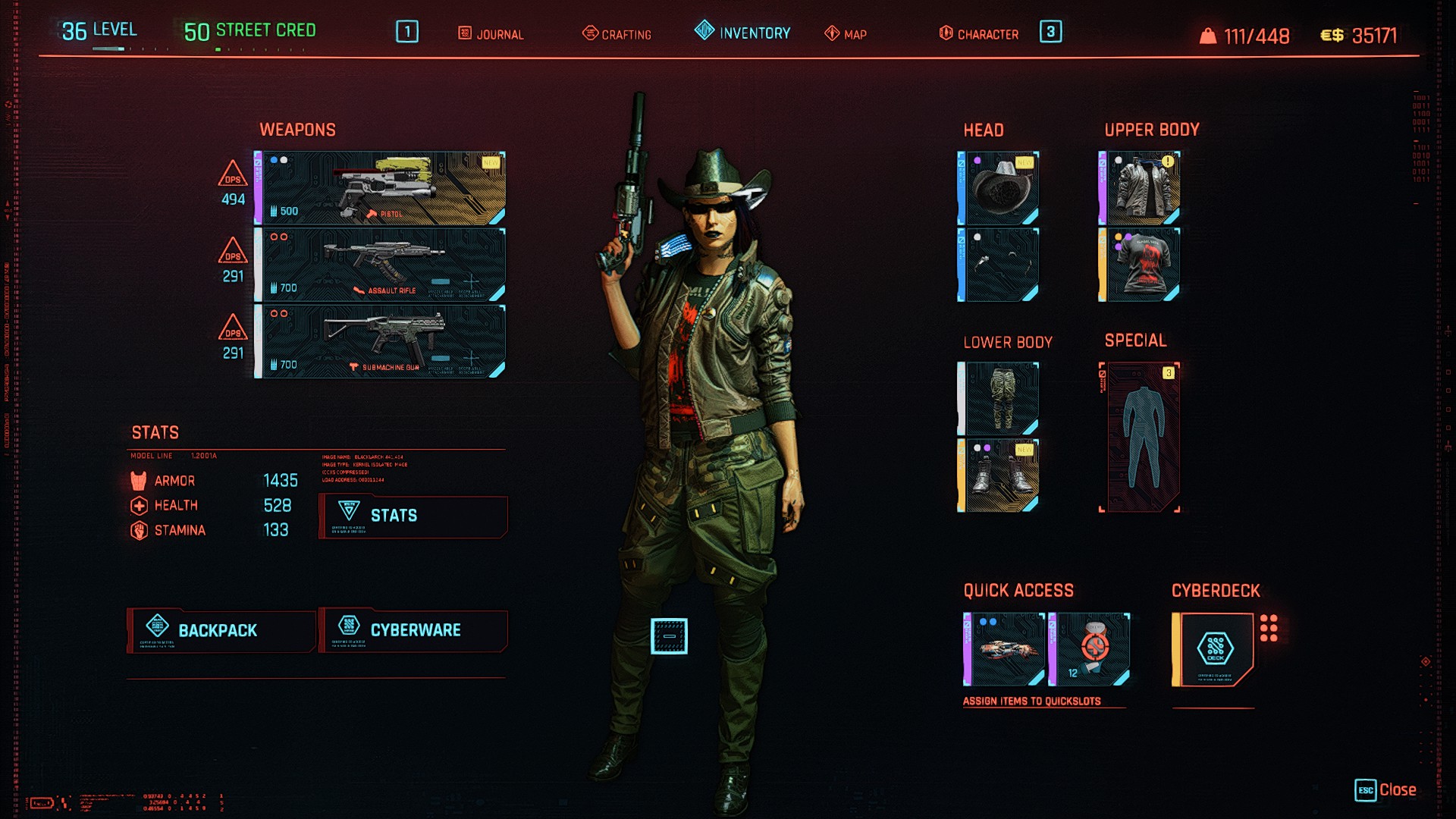Open the Backpack
Screen dimensions: 1456x819
[221, 630]
